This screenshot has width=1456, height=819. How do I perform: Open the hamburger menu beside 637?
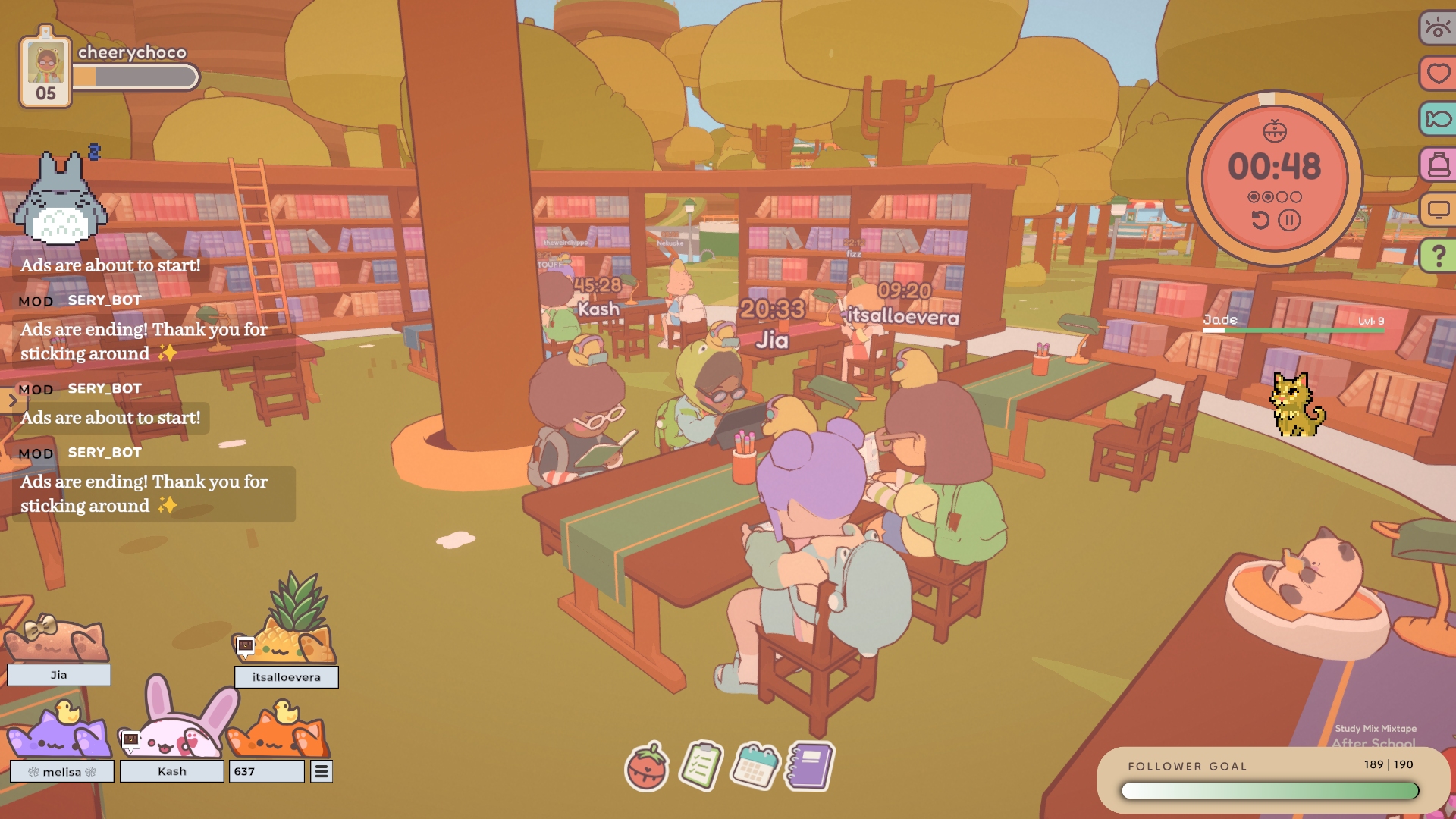(x=322, y=771)
